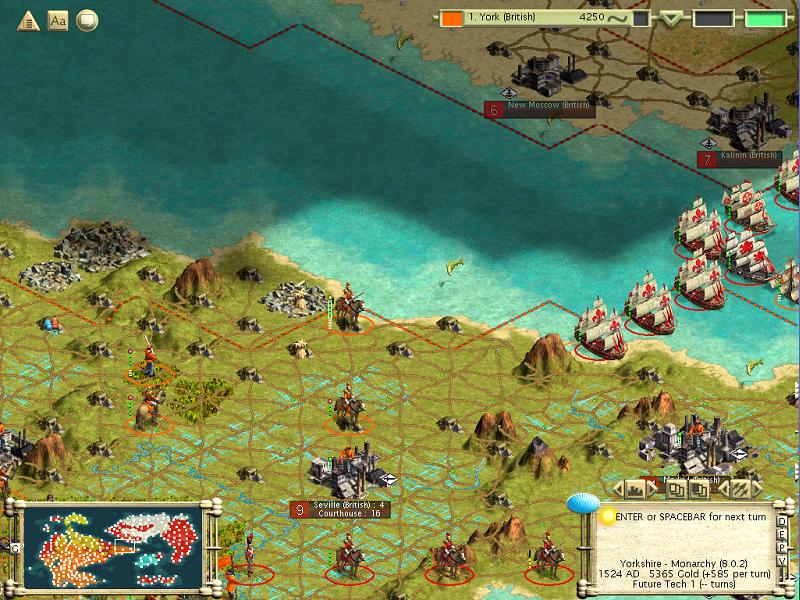This screenshot has height=600, width=800.
Task: Open the advisors speech bubble button
Action: [x=87, y=19]
